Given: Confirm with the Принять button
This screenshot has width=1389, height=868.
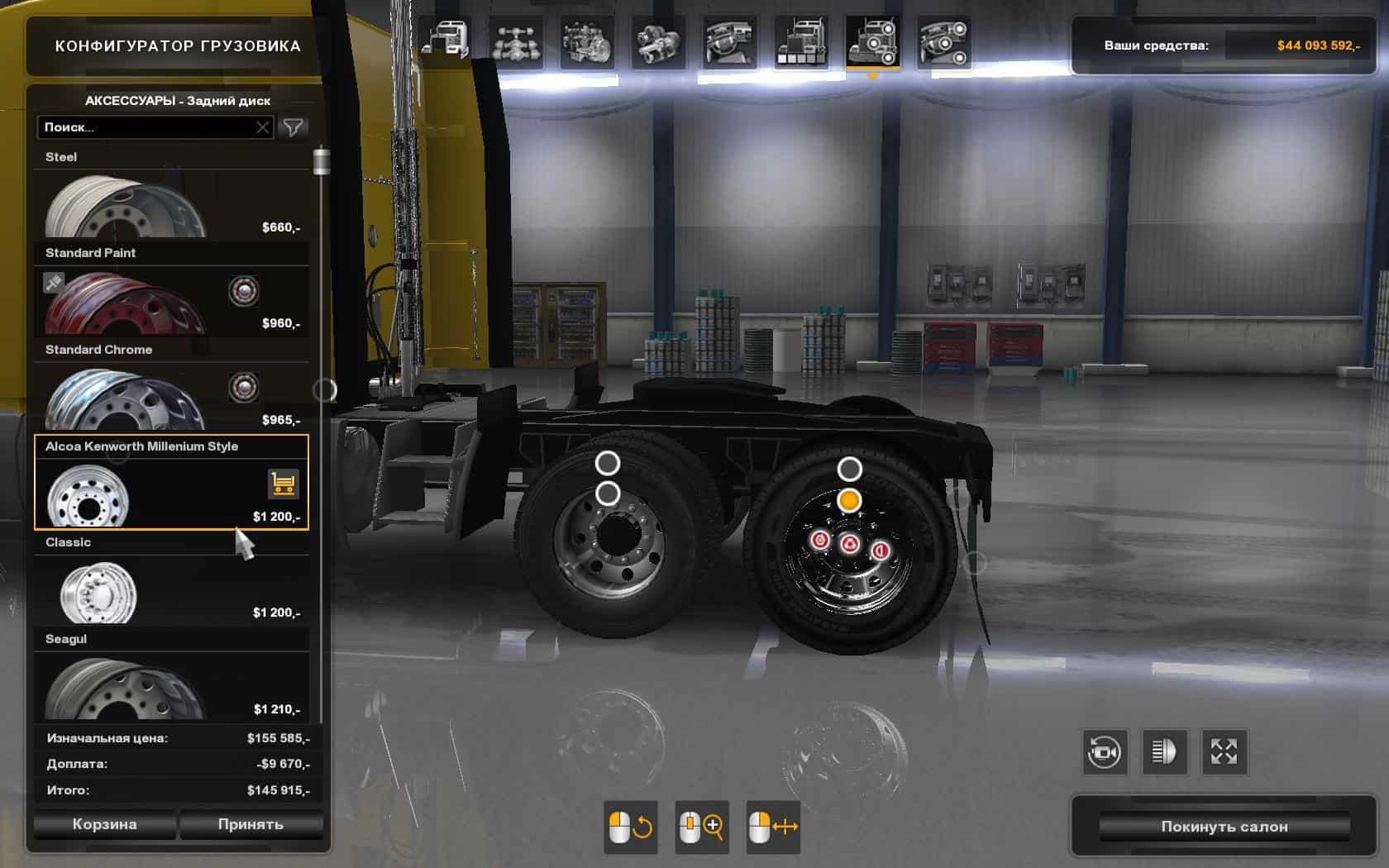Looking at the screenshot, I should pos(251,824).
